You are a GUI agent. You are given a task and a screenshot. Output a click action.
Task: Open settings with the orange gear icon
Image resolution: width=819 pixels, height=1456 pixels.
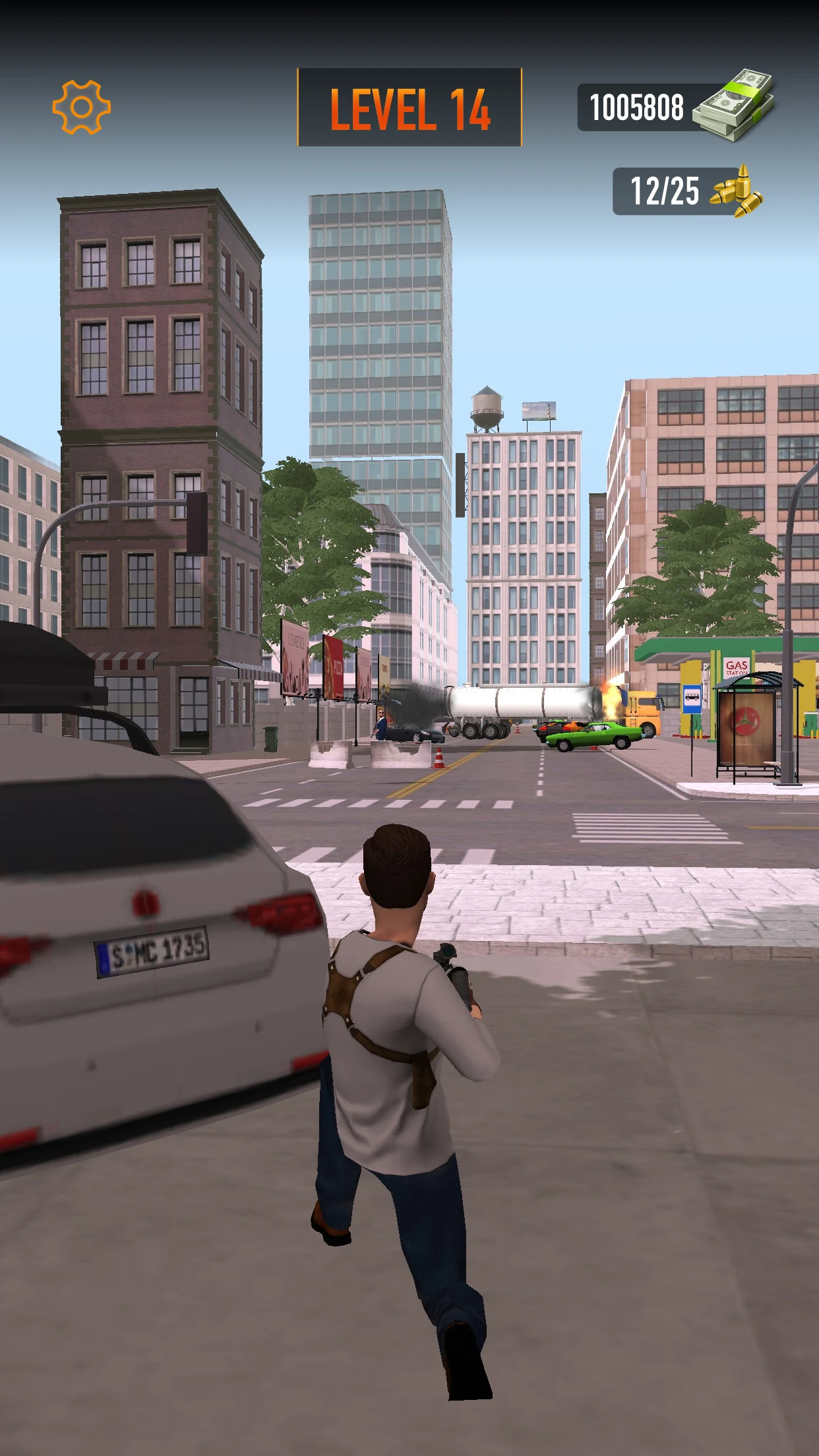click(x=82, y=107)
